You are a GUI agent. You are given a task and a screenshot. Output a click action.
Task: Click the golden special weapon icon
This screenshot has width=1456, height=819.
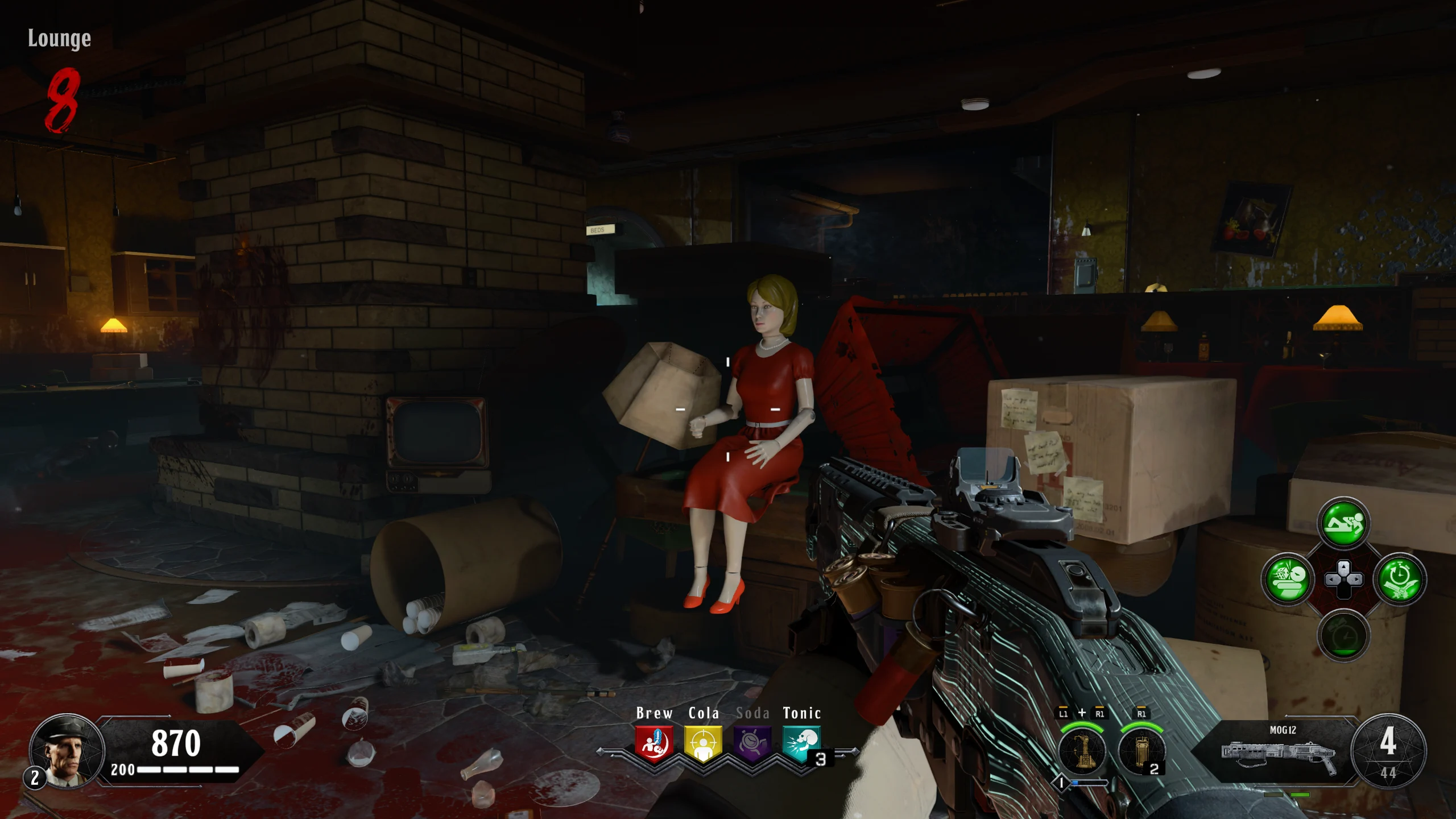point(1082,751)
